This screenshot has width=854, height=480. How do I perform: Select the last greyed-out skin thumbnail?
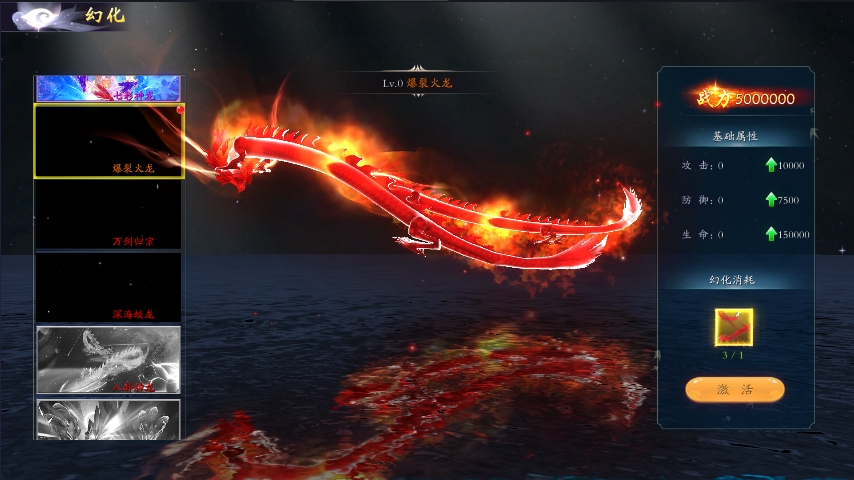[109, 419]
